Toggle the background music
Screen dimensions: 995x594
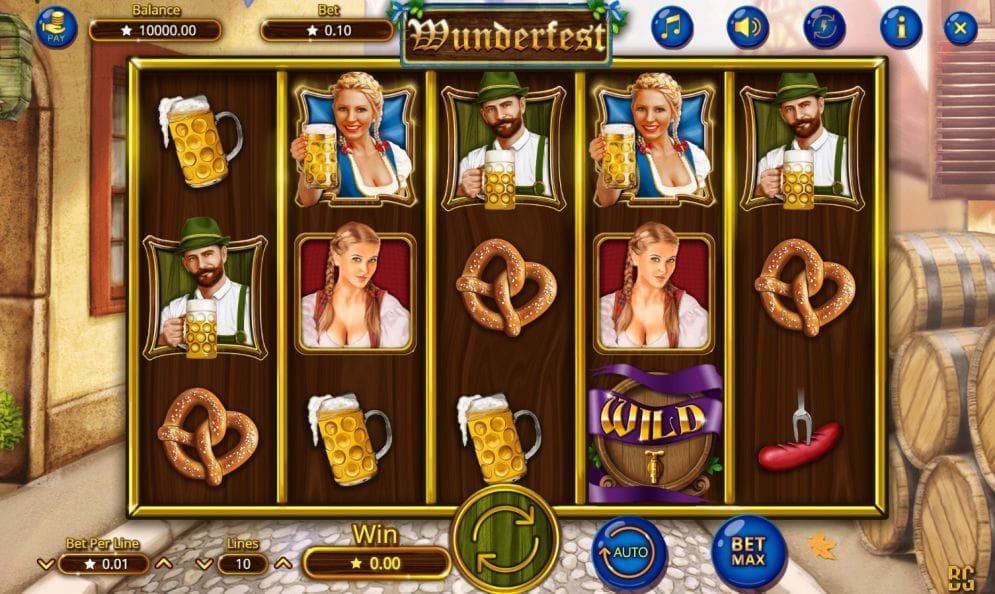pyautogui.click(x=672, y=27)
